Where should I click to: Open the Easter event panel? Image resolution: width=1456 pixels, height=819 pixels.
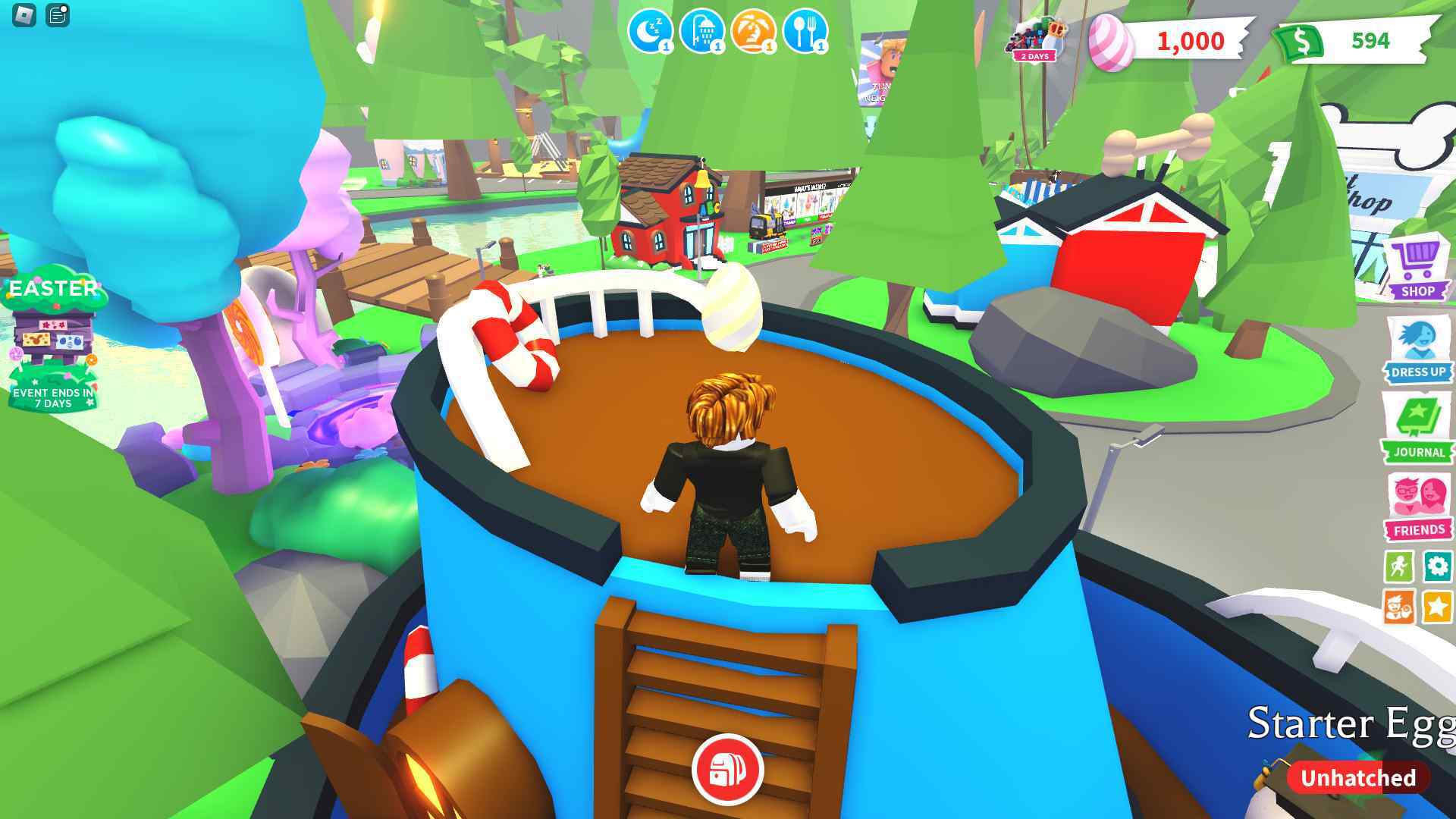tap(53, 337)
